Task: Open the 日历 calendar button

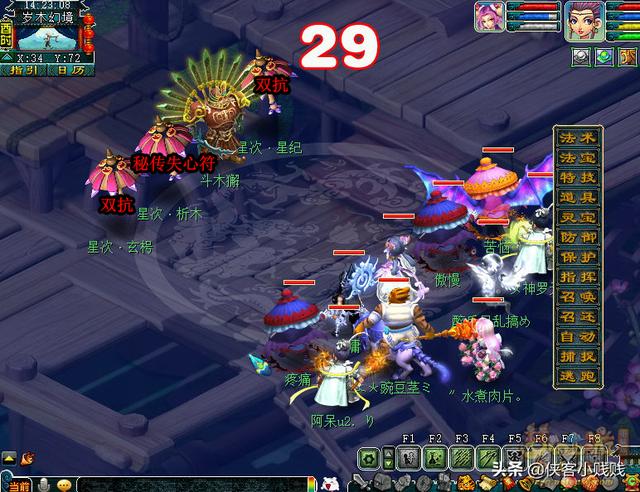Action: tap(70, 70)
